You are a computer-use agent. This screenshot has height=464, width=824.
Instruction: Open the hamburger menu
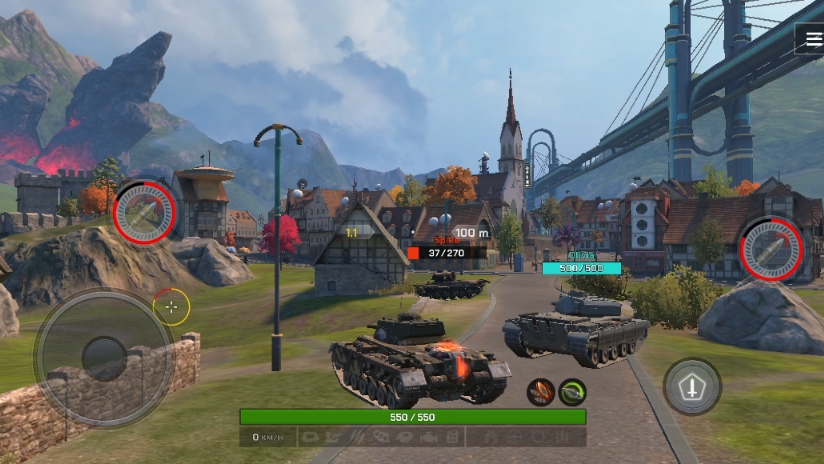[x=809, y=38]
